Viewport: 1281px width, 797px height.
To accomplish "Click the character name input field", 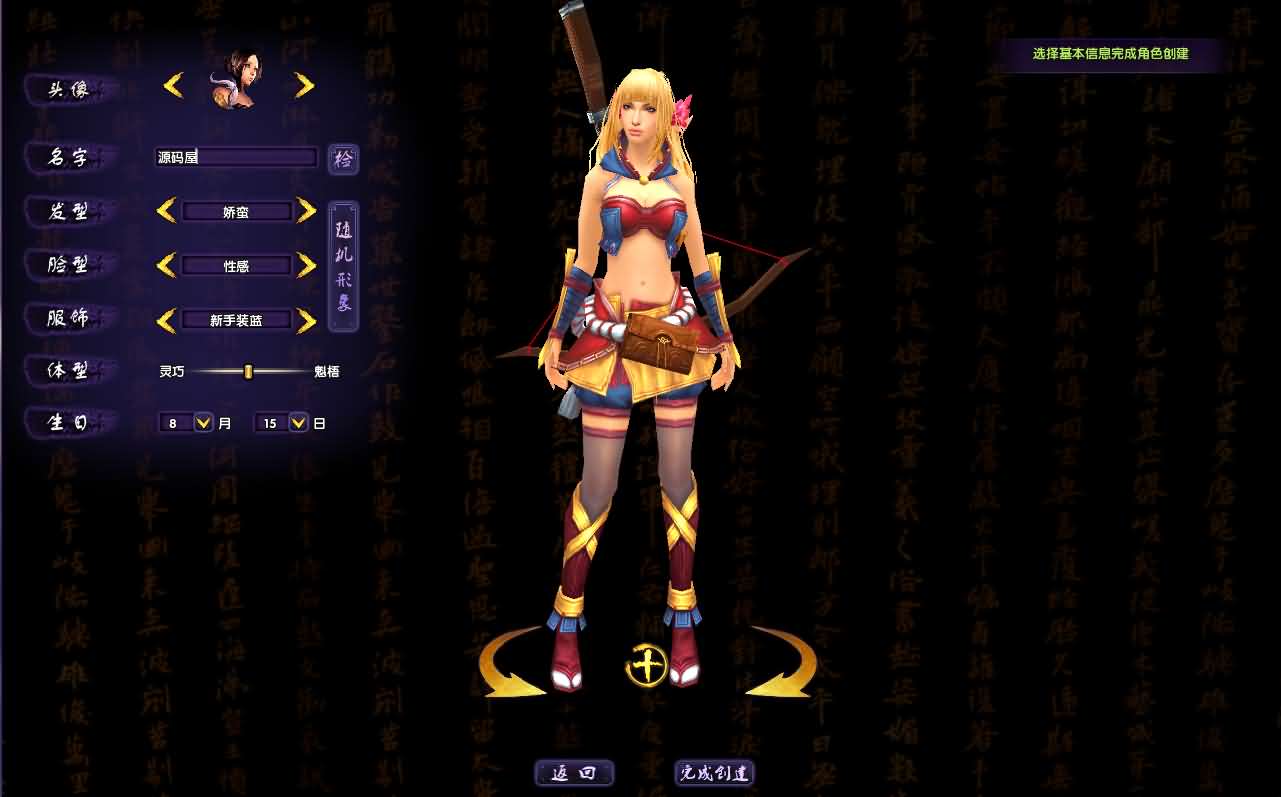I will 235,158.
